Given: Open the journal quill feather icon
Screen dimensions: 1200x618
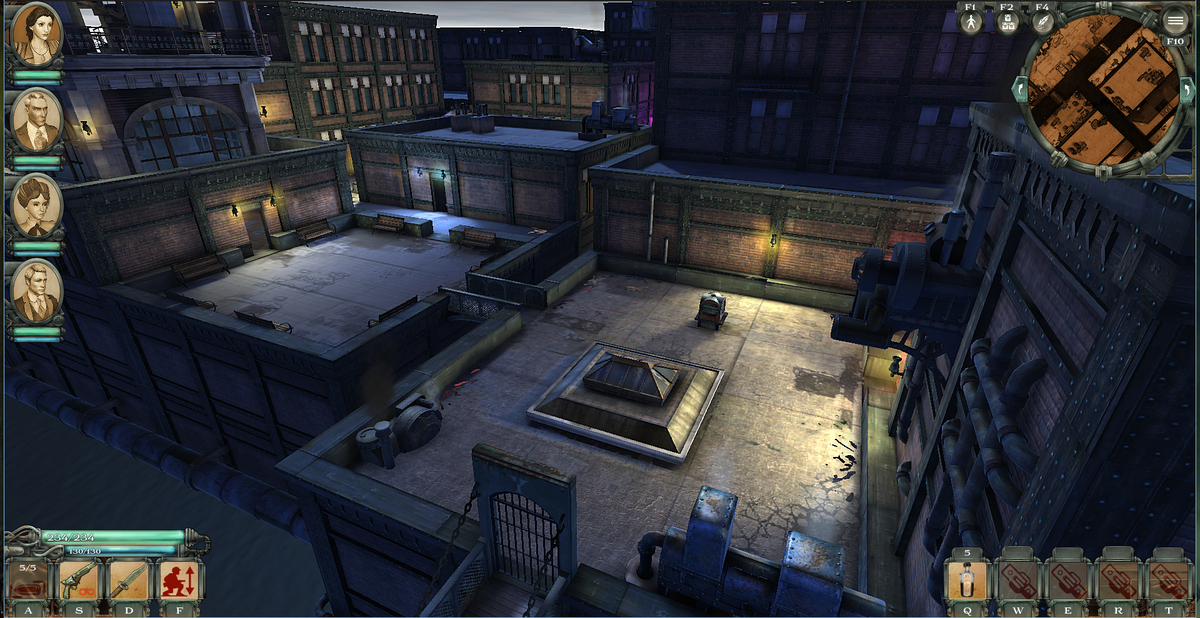Looking at the screenshot, I should click(x=1042, y=23).
